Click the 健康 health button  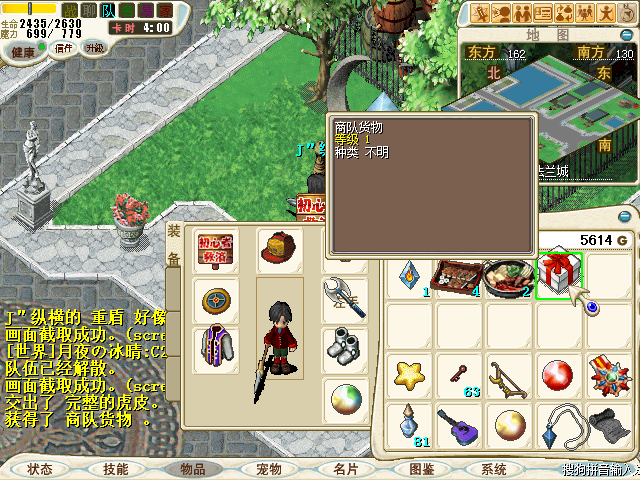24,50
